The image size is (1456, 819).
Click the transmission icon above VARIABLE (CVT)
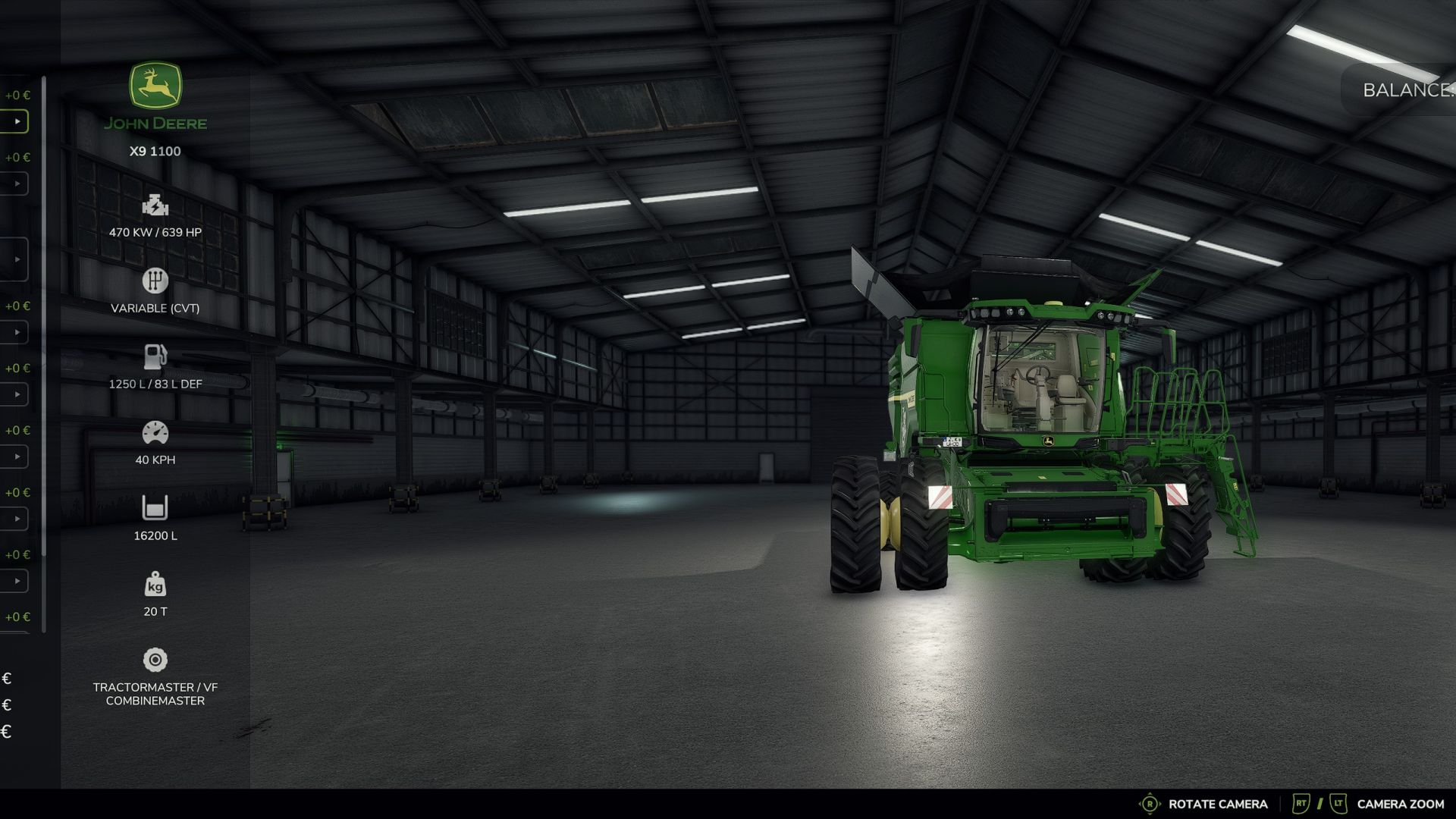pos(155,280)
